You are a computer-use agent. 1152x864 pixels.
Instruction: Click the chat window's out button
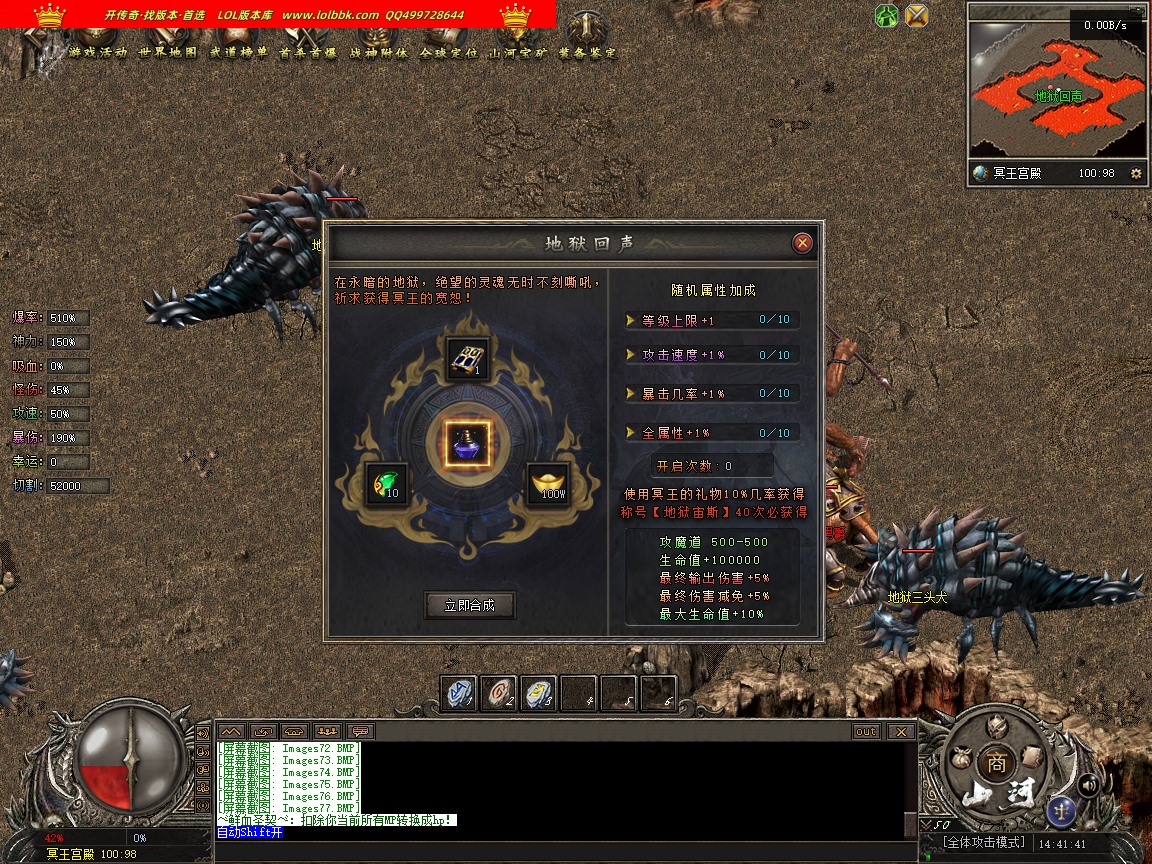(866, 731)
